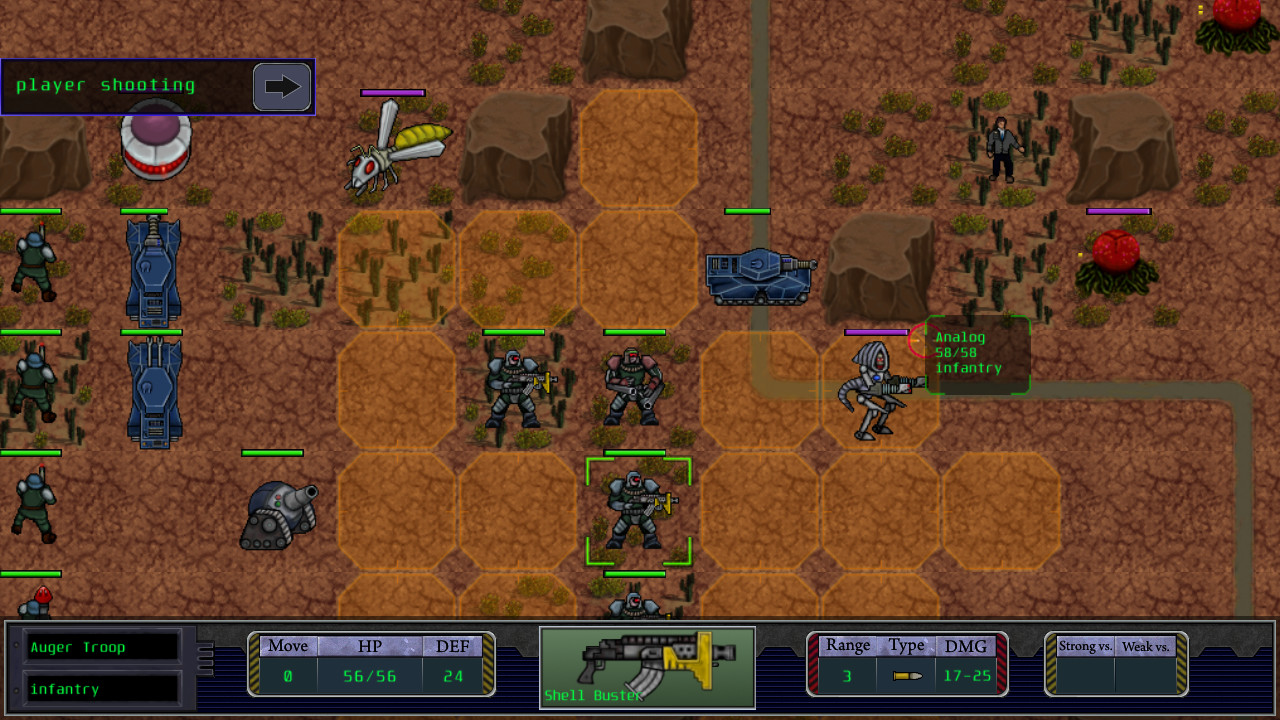Image resolution: width=1280 pixels, height=720 pixels.
Task: Toggle the Strong vs. panel header
Action: click(1084, 646)
